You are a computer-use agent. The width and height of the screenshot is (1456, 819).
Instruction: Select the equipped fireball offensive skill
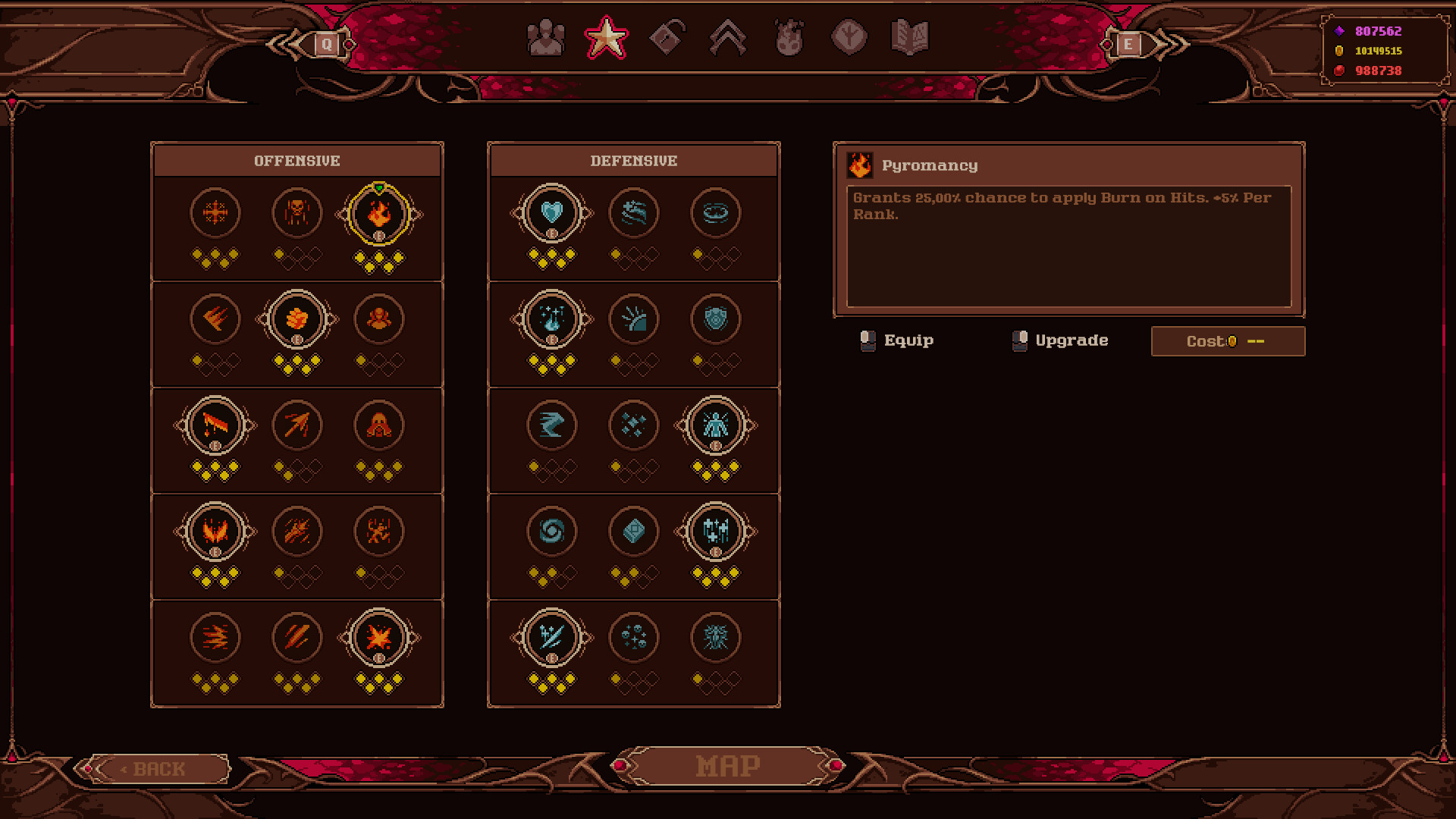click(x=297, y=319)
